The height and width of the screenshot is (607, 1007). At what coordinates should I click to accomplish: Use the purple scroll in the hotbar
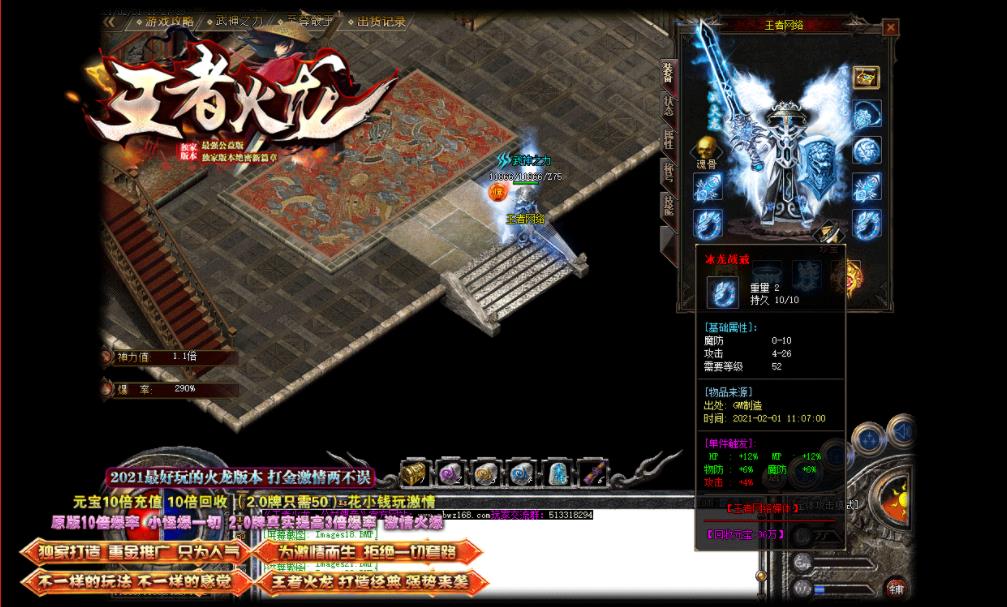pyautogui.click(x=449, y=472)
